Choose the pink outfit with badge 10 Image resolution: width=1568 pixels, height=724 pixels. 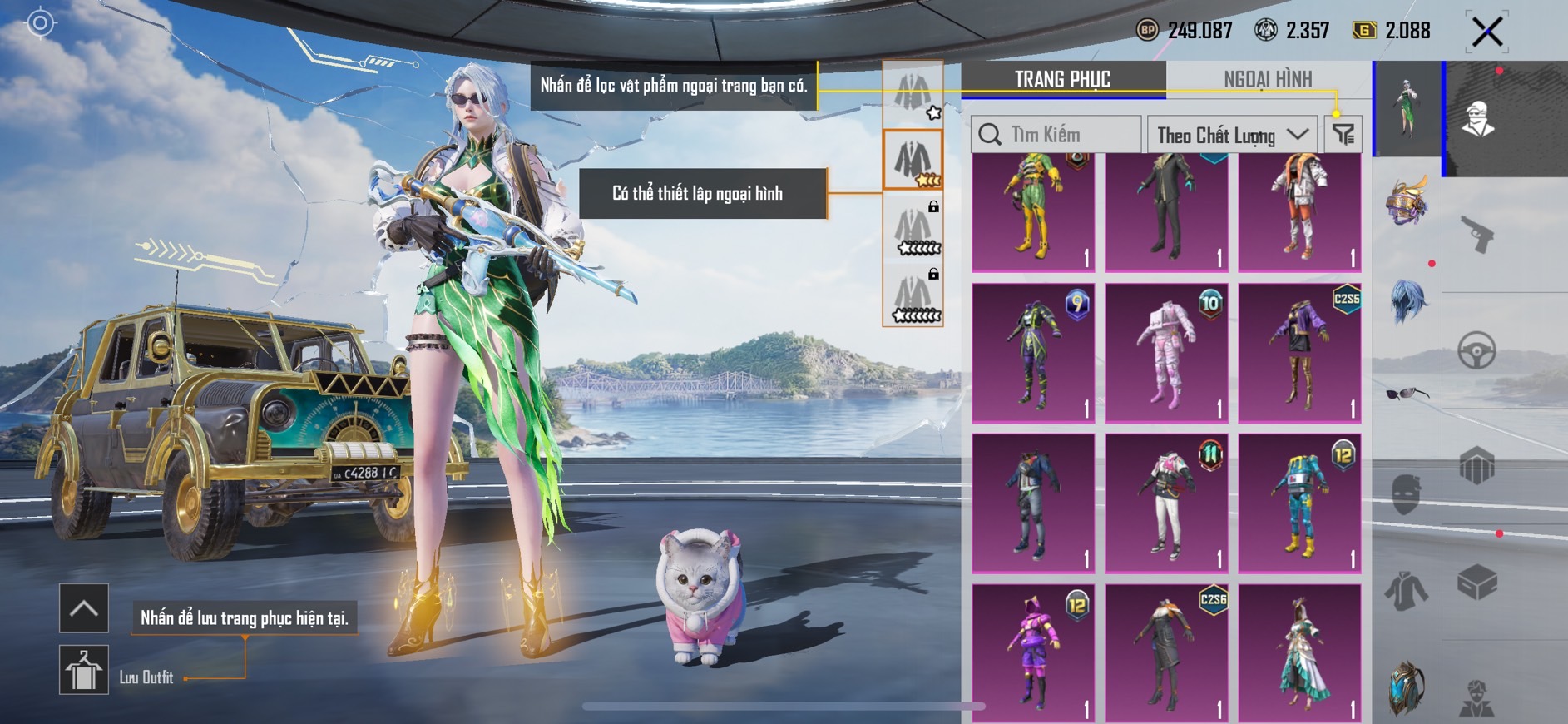coord(1166,353)
